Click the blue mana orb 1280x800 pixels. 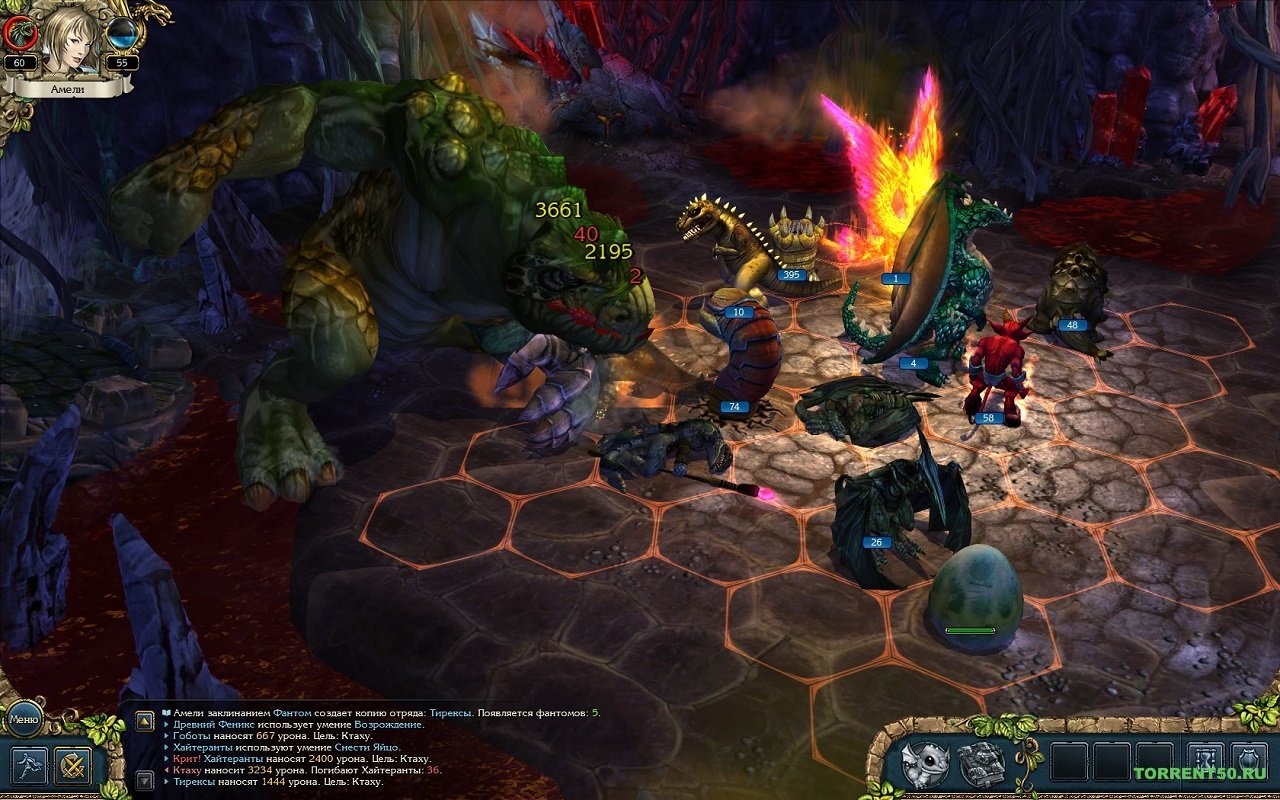click(122, 33)
